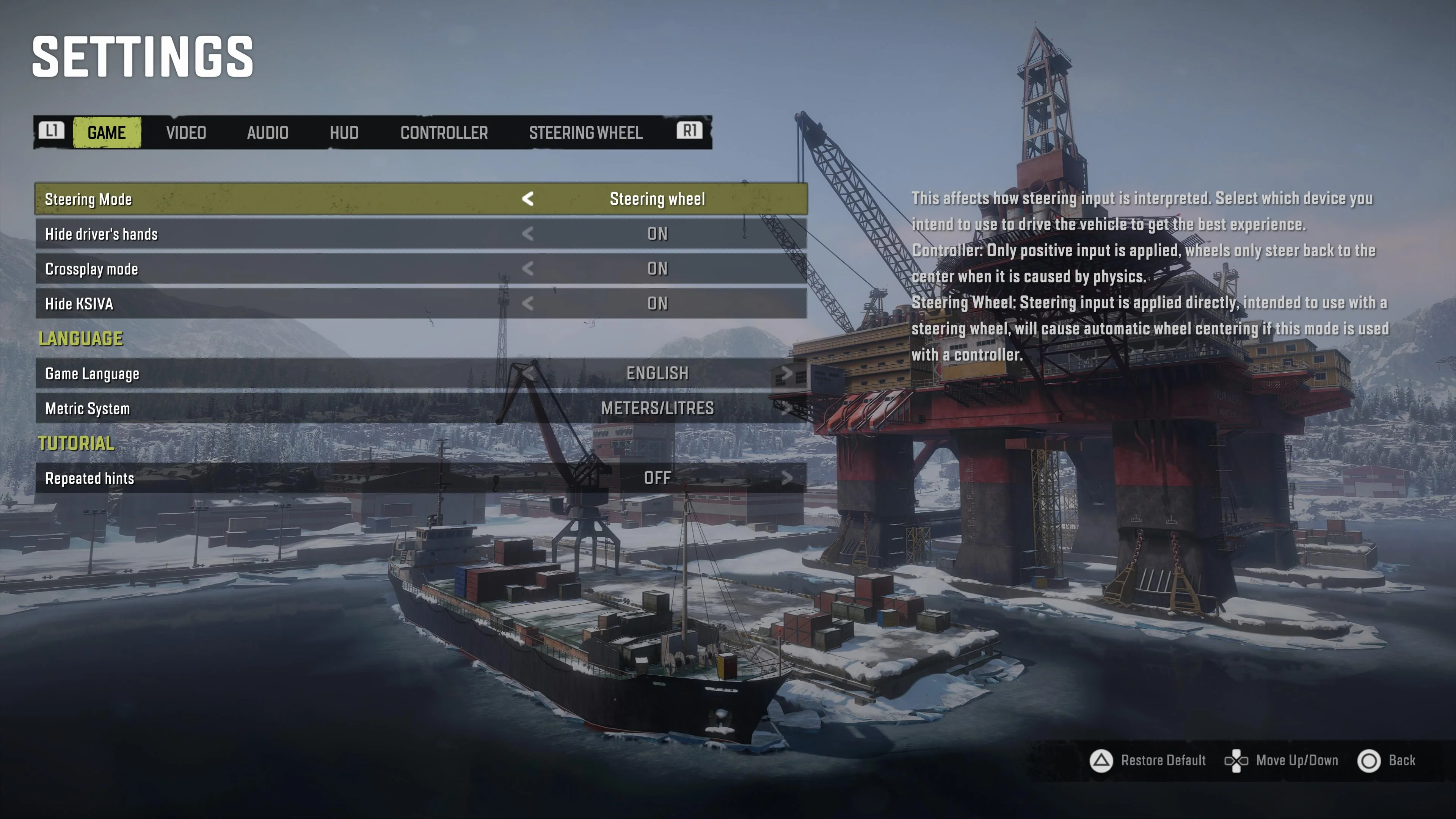Select the Game tab
Viewport: 1456px width, 819px height.
[107, 133]
